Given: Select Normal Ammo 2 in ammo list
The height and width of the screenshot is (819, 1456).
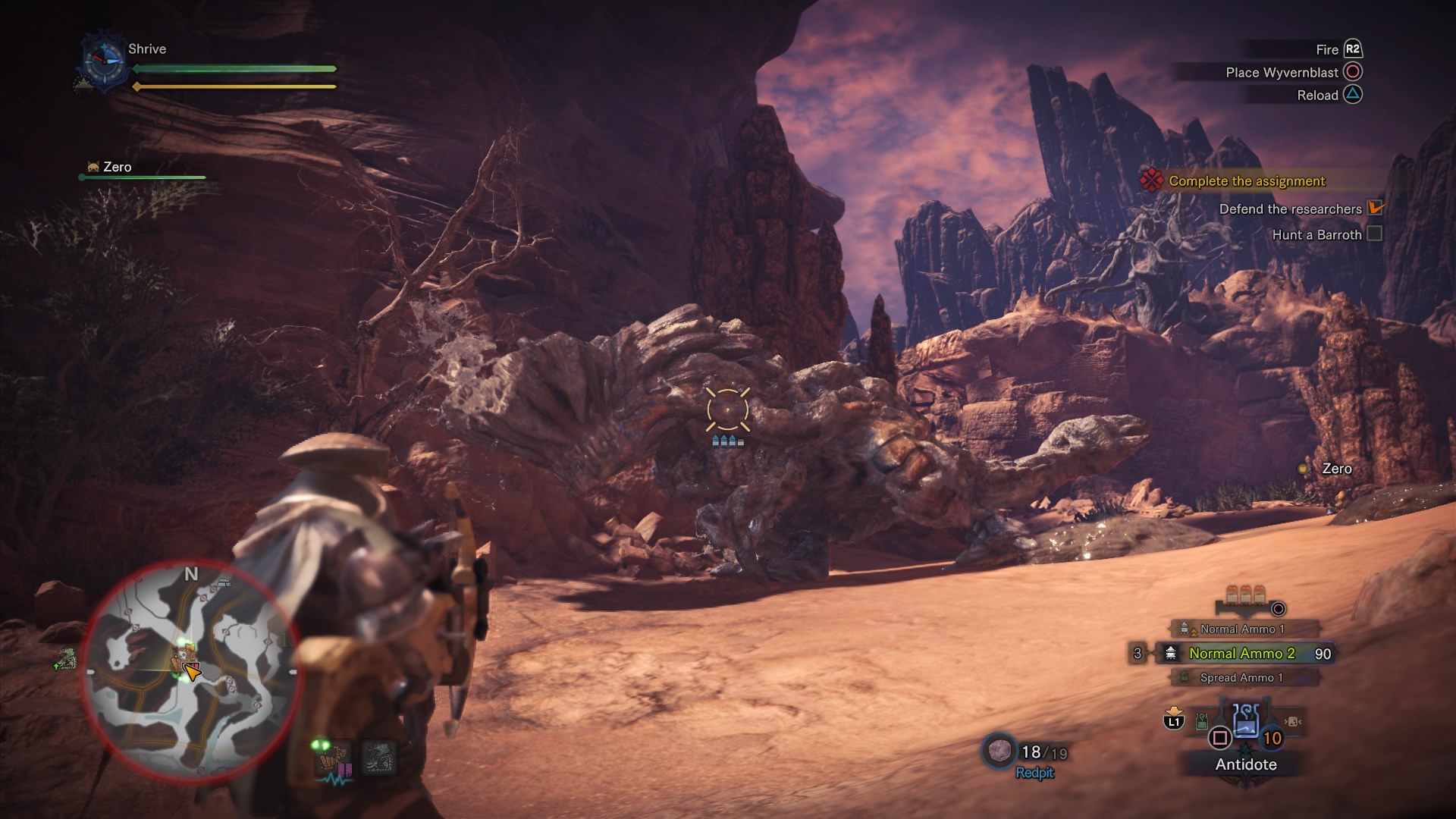Looking at the screenshot, I should click(1241, 654).
